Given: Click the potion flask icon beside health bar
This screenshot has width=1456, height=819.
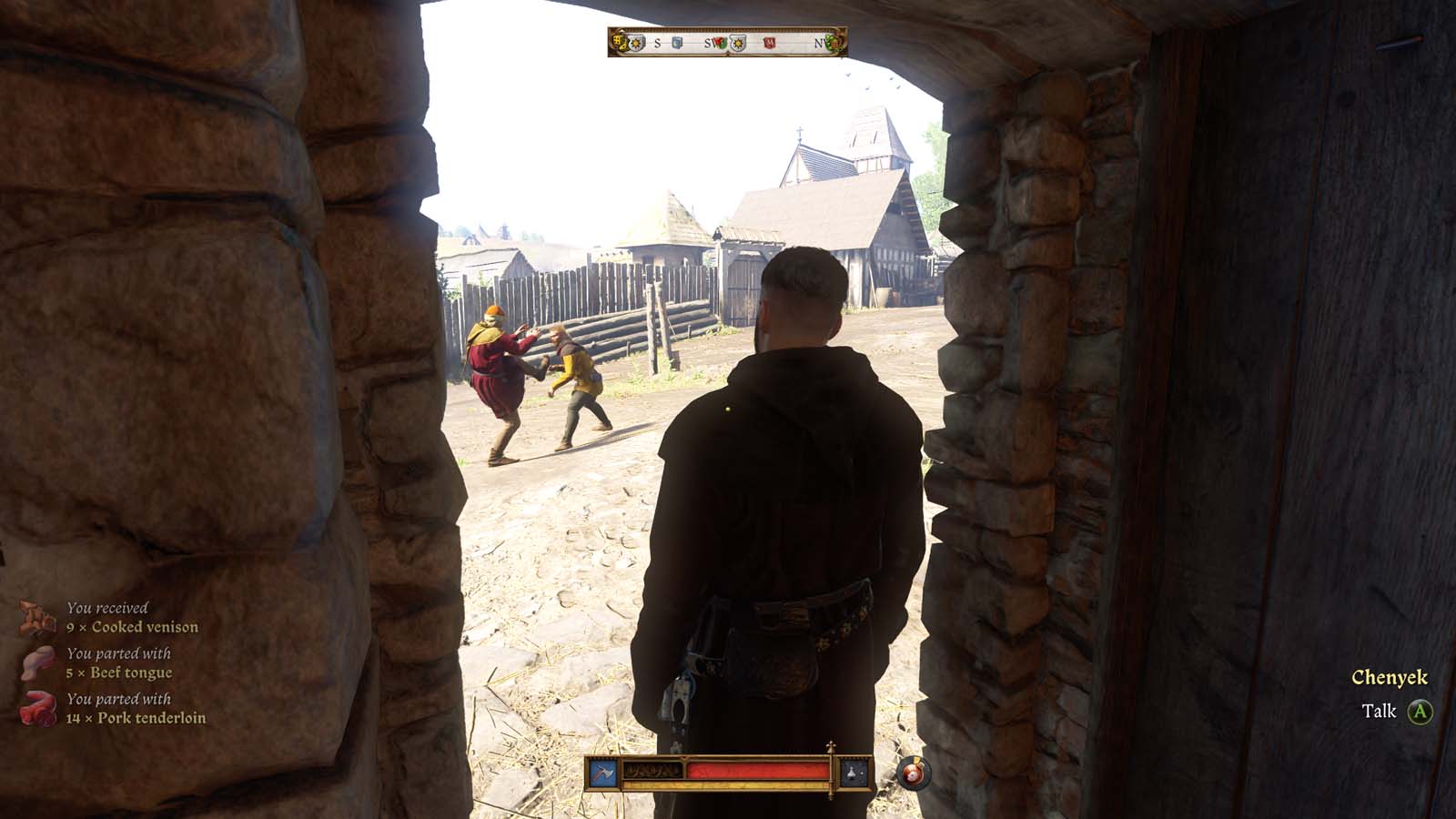Looking at the screenshot, I should point(851,773).
